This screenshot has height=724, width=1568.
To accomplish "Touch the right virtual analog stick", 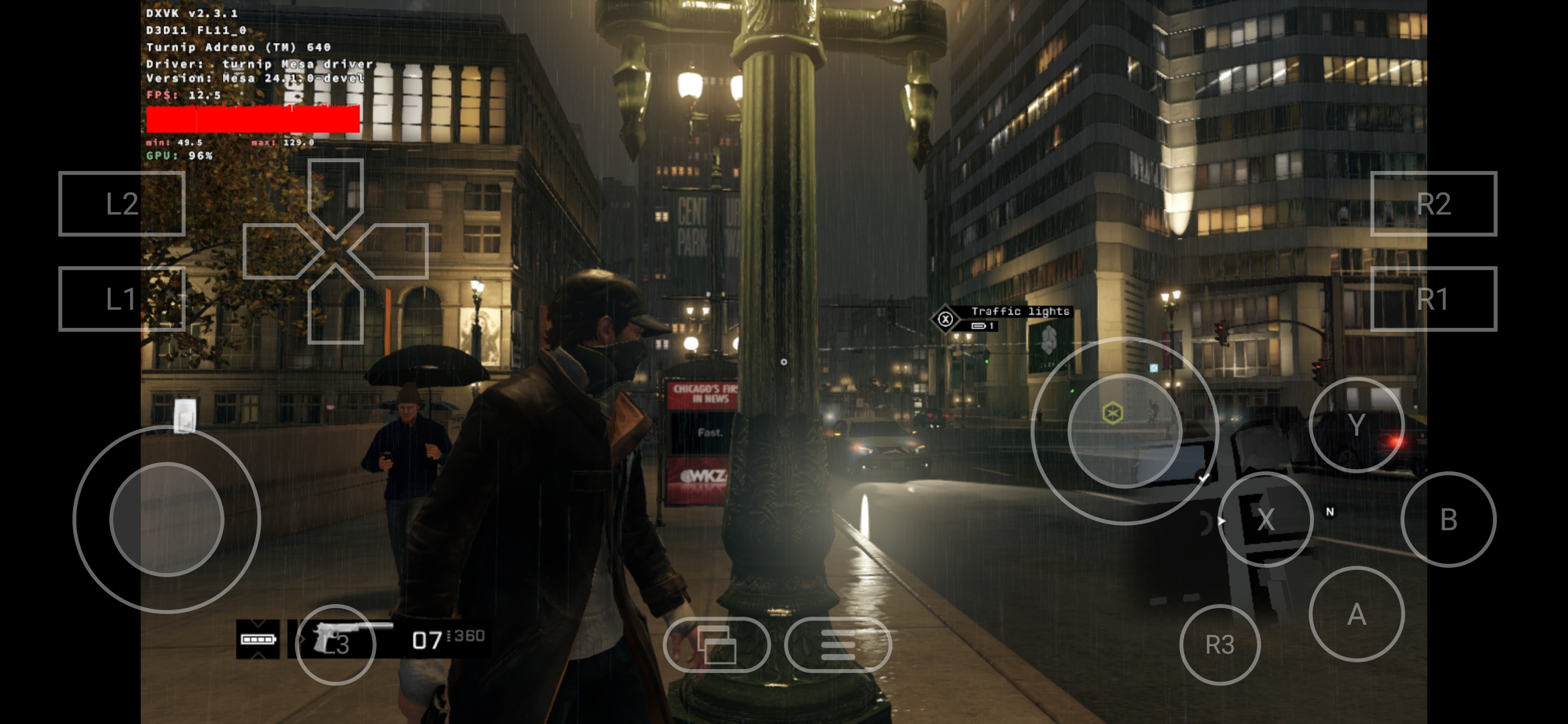I will tap(1124, 431).
